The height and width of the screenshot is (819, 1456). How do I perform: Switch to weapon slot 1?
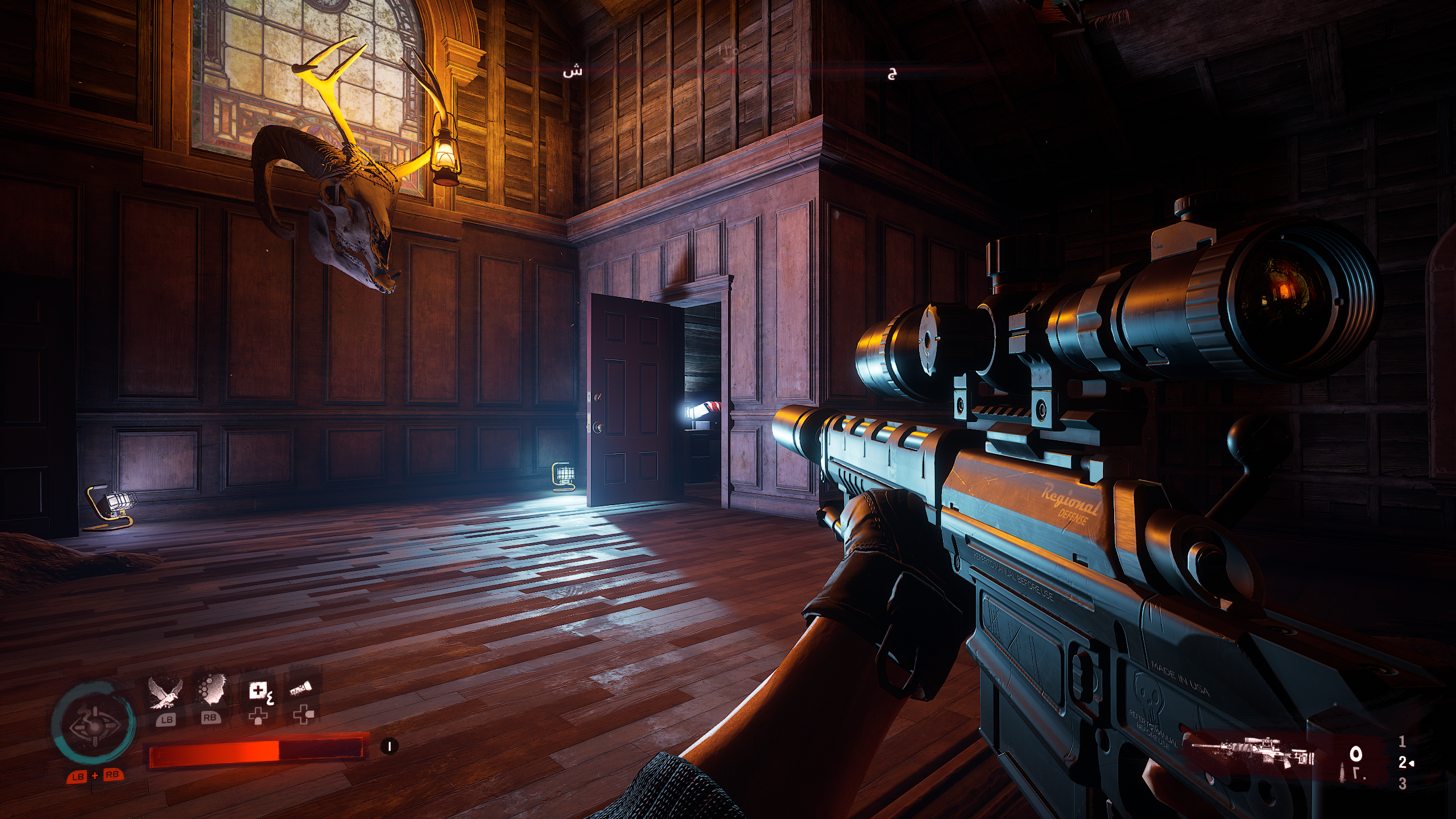[x=1402, y=742]
